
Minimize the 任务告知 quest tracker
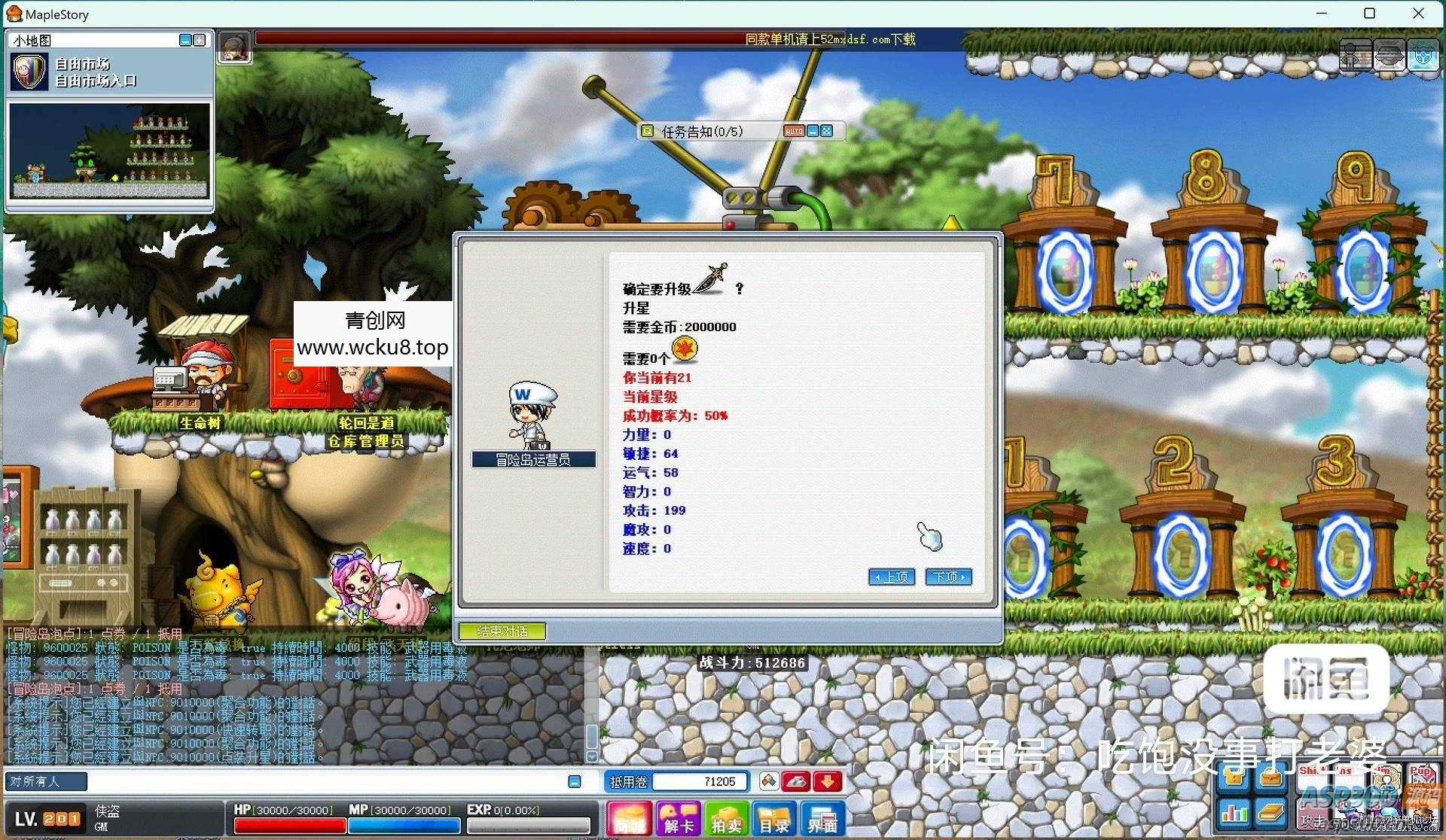813,131
